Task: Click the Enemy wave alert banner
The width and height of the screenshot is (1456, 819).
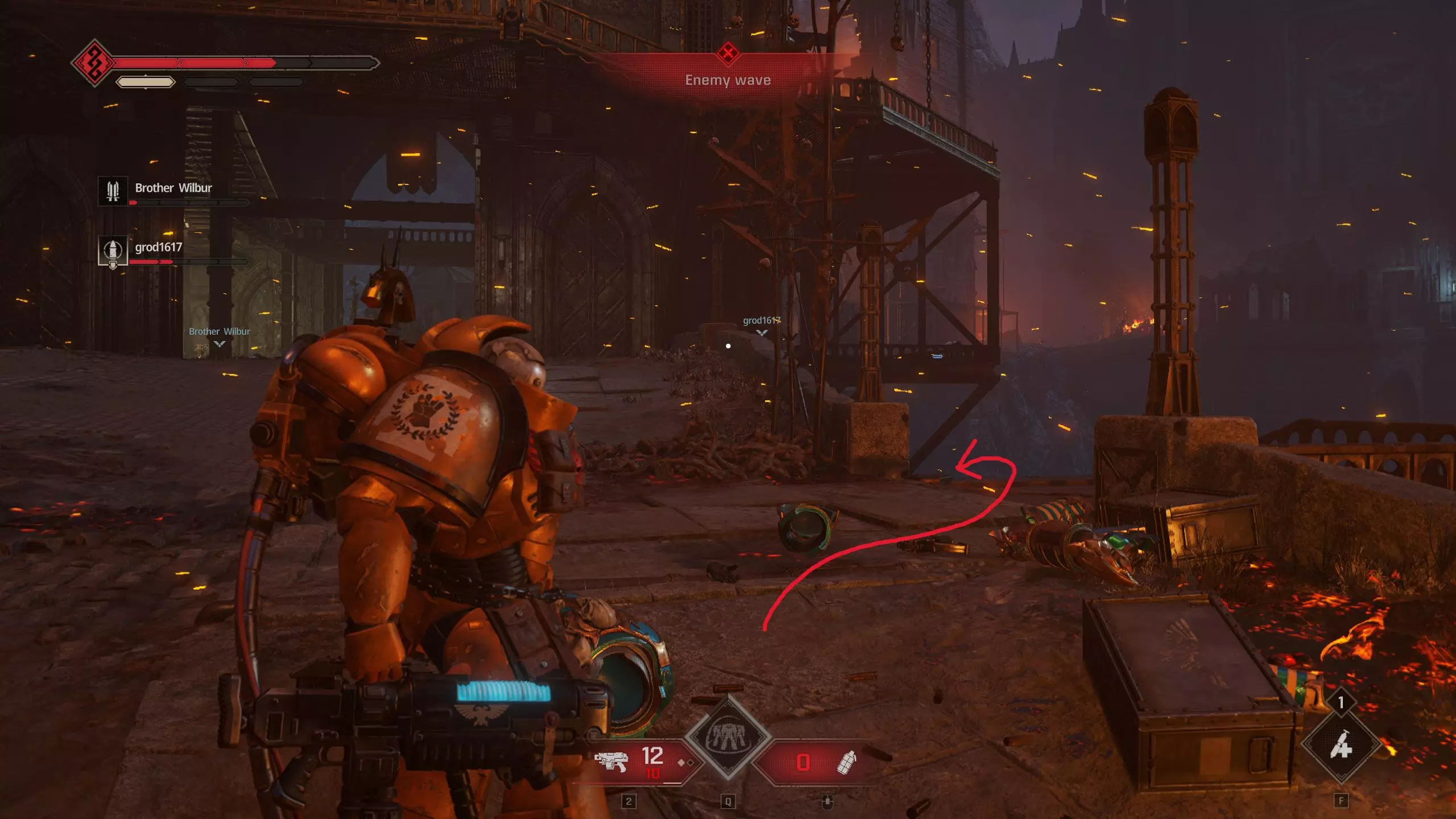Action: pyautogui.click(x=728, y=80)
